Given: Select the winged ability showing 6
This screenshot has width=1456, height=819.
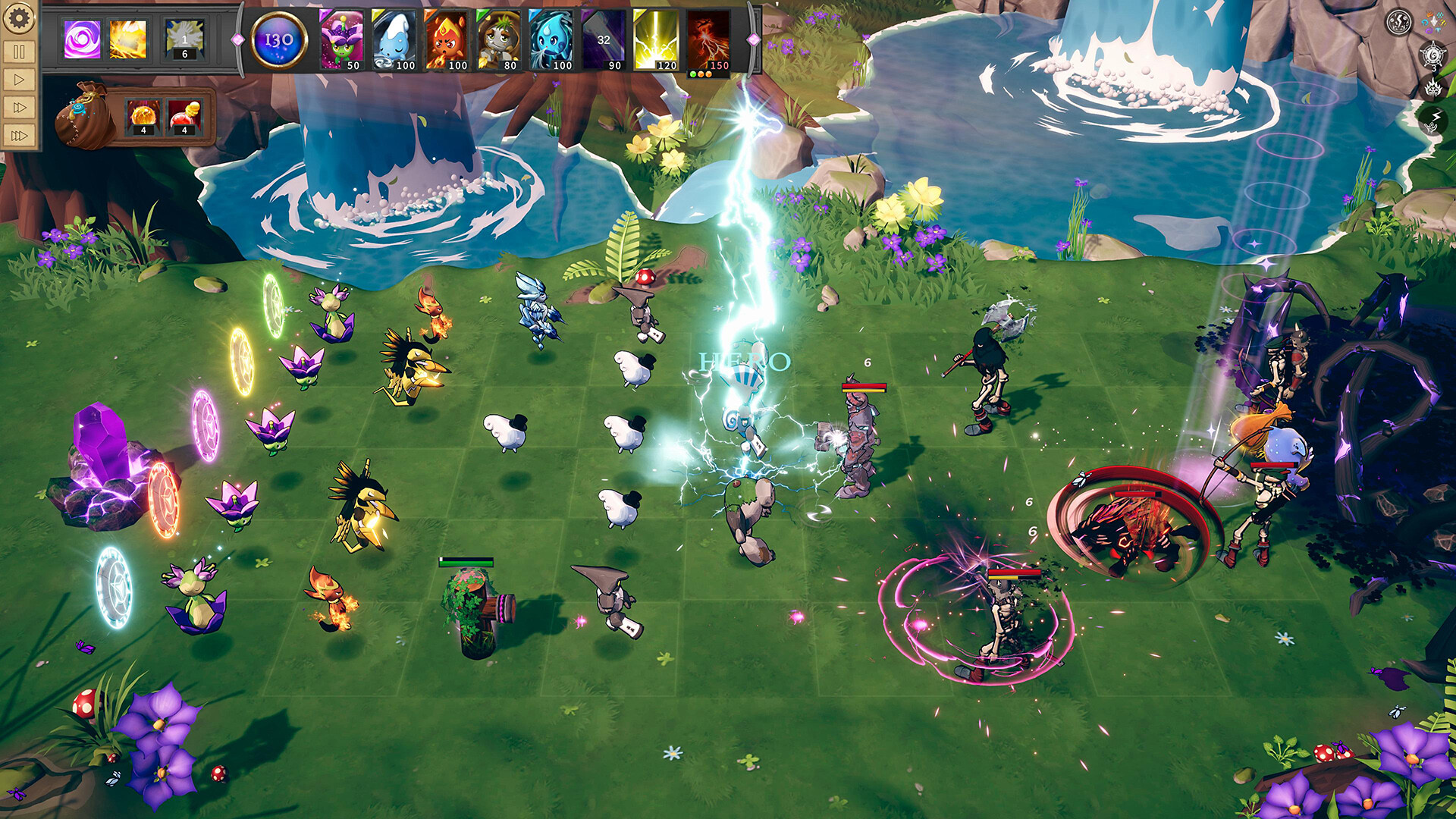Looking at the screenshot, I should [184, 39].
